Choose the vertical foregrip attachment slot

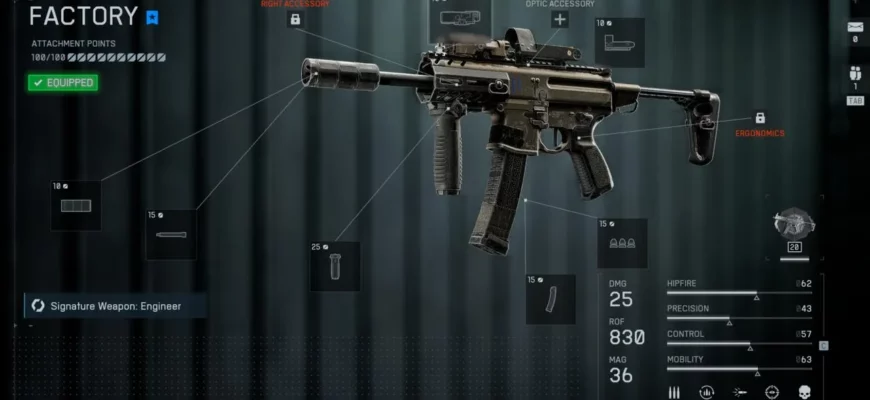point(334,266)
